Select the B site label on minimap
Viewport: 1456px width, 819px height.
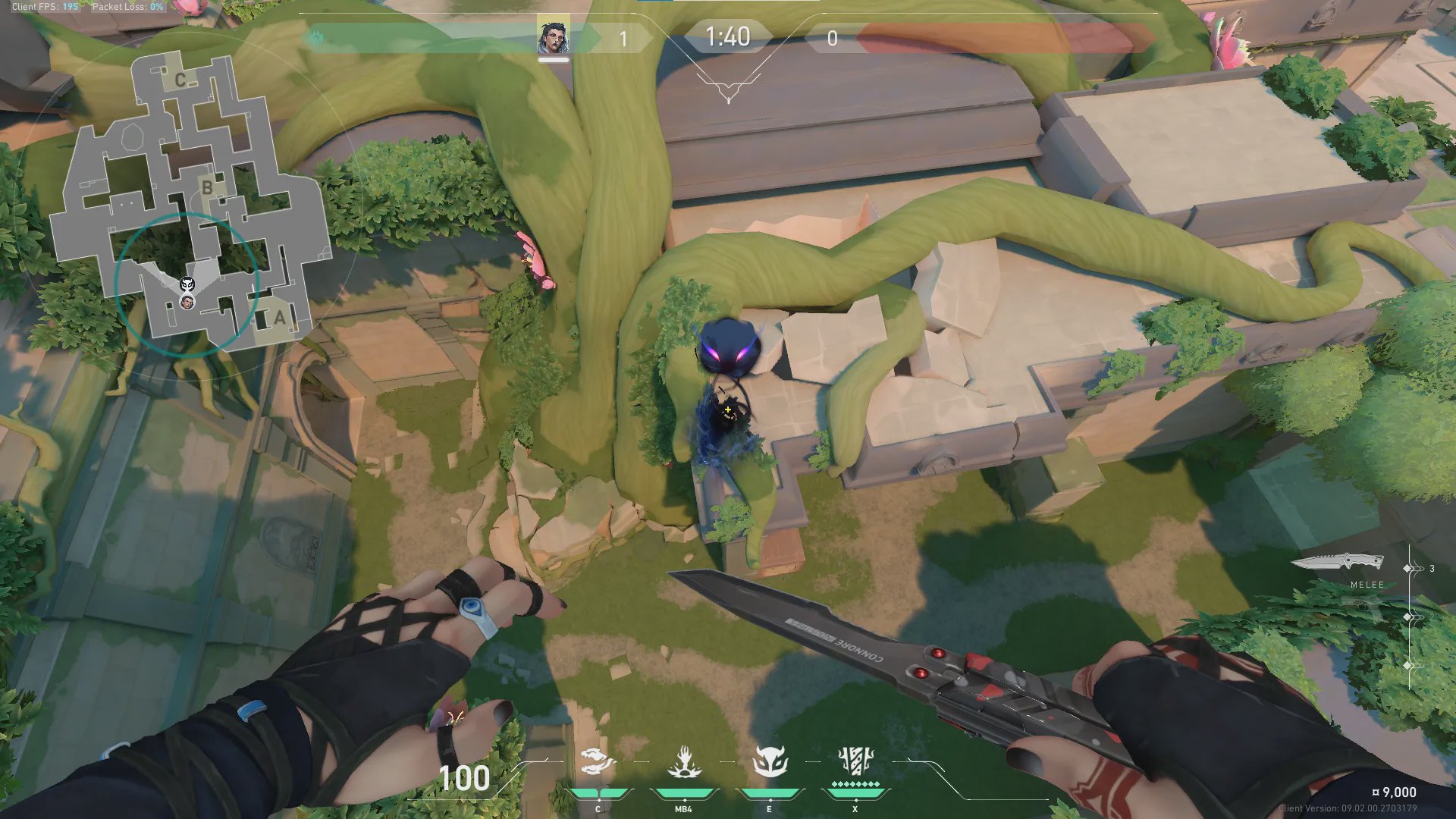(207, 187)
